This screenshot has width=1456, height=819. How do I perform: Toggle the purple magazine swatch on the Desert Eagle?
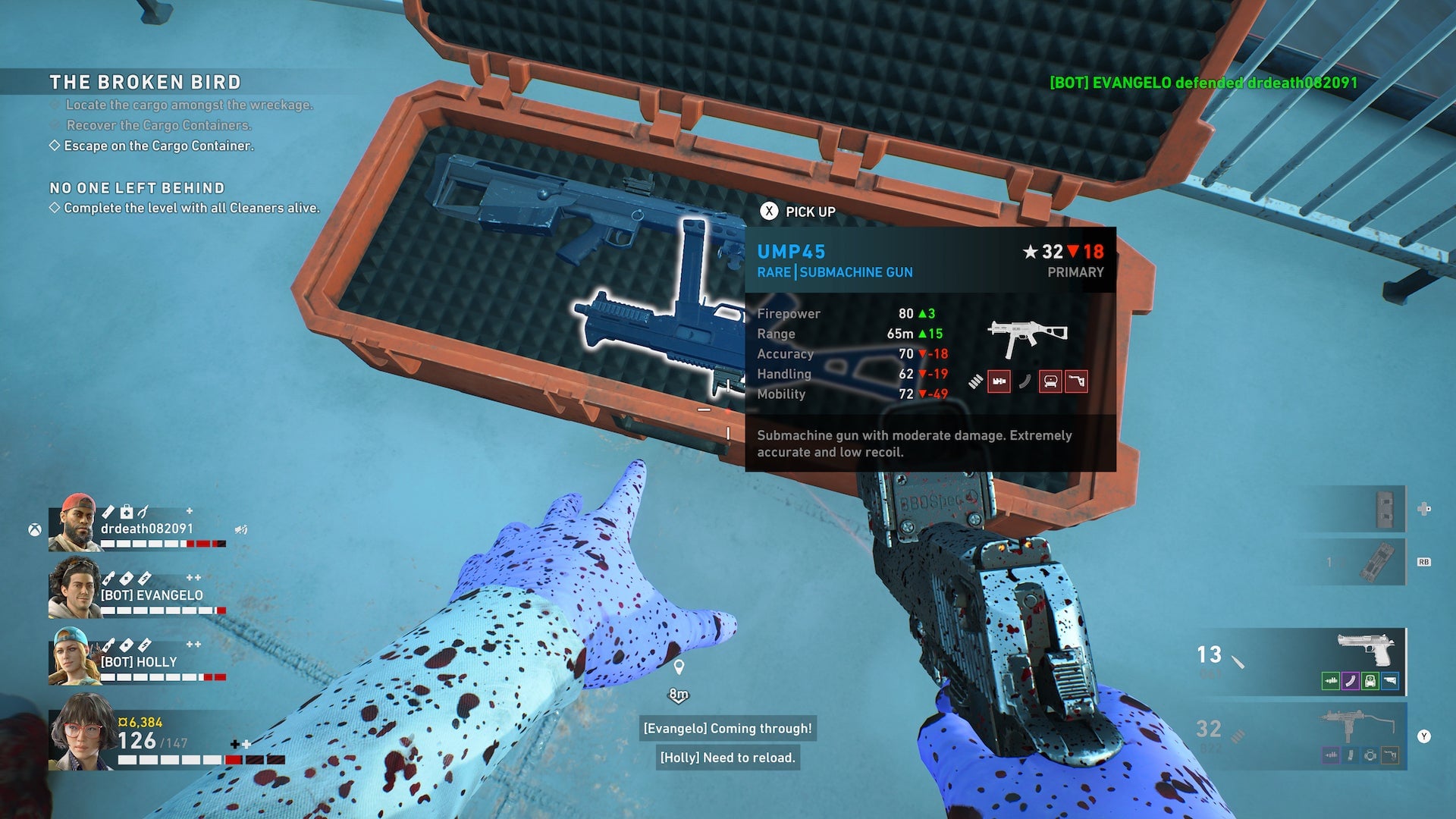point(1351,680)
